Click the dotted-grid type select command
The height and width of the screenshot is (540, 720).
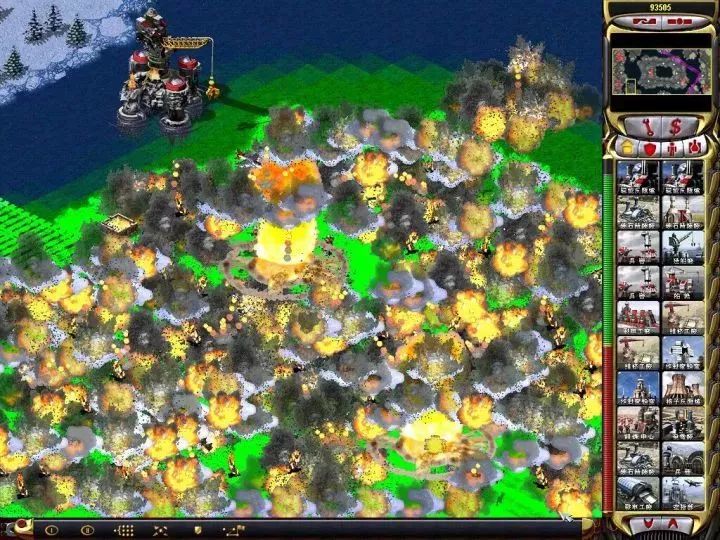124,529
